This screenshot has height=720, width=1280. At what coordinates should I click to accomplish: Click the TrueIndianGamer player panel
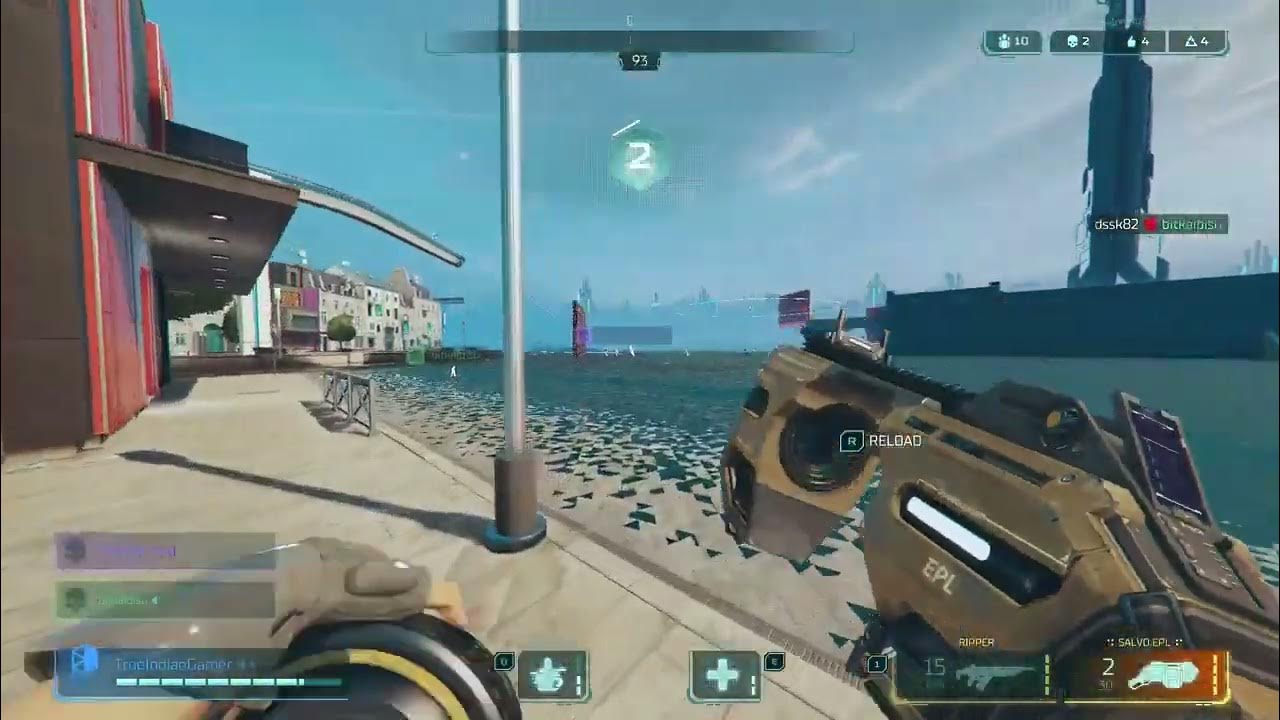click(200, 670)
